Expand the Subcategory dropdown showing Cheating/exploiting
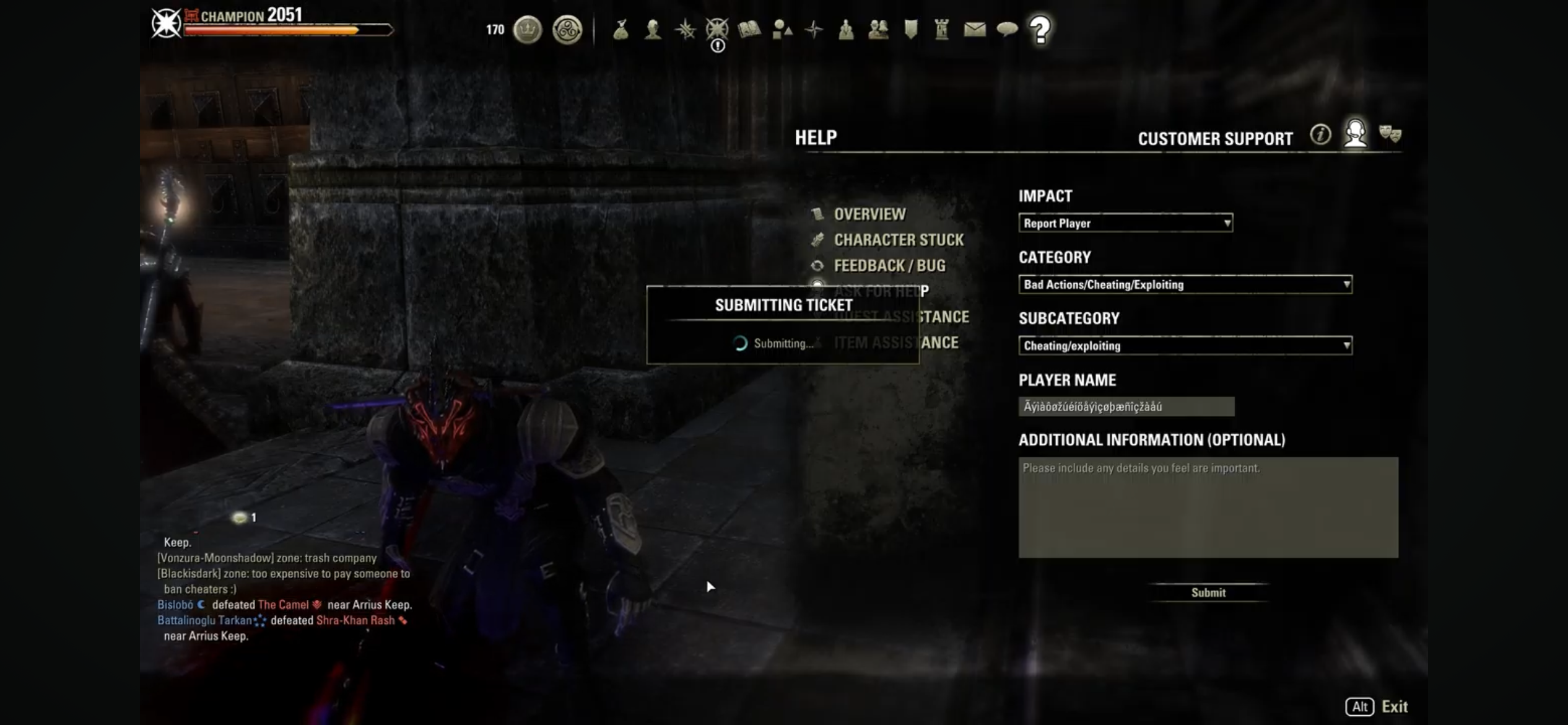This screenshot has width=1568, height=725. coord(1185,346)
